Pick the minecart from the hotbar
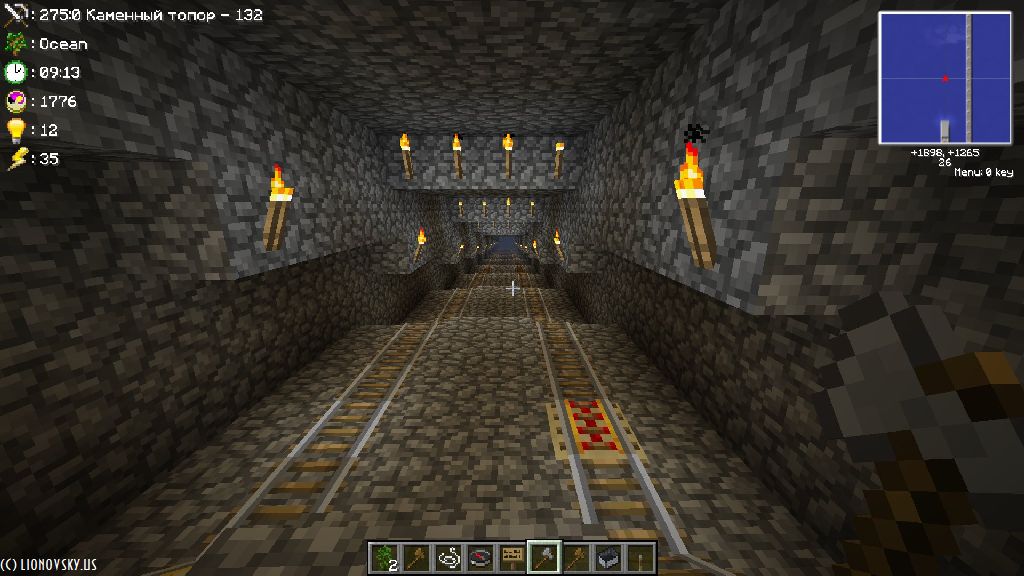Screen dimensions: 1024x576 607,557
